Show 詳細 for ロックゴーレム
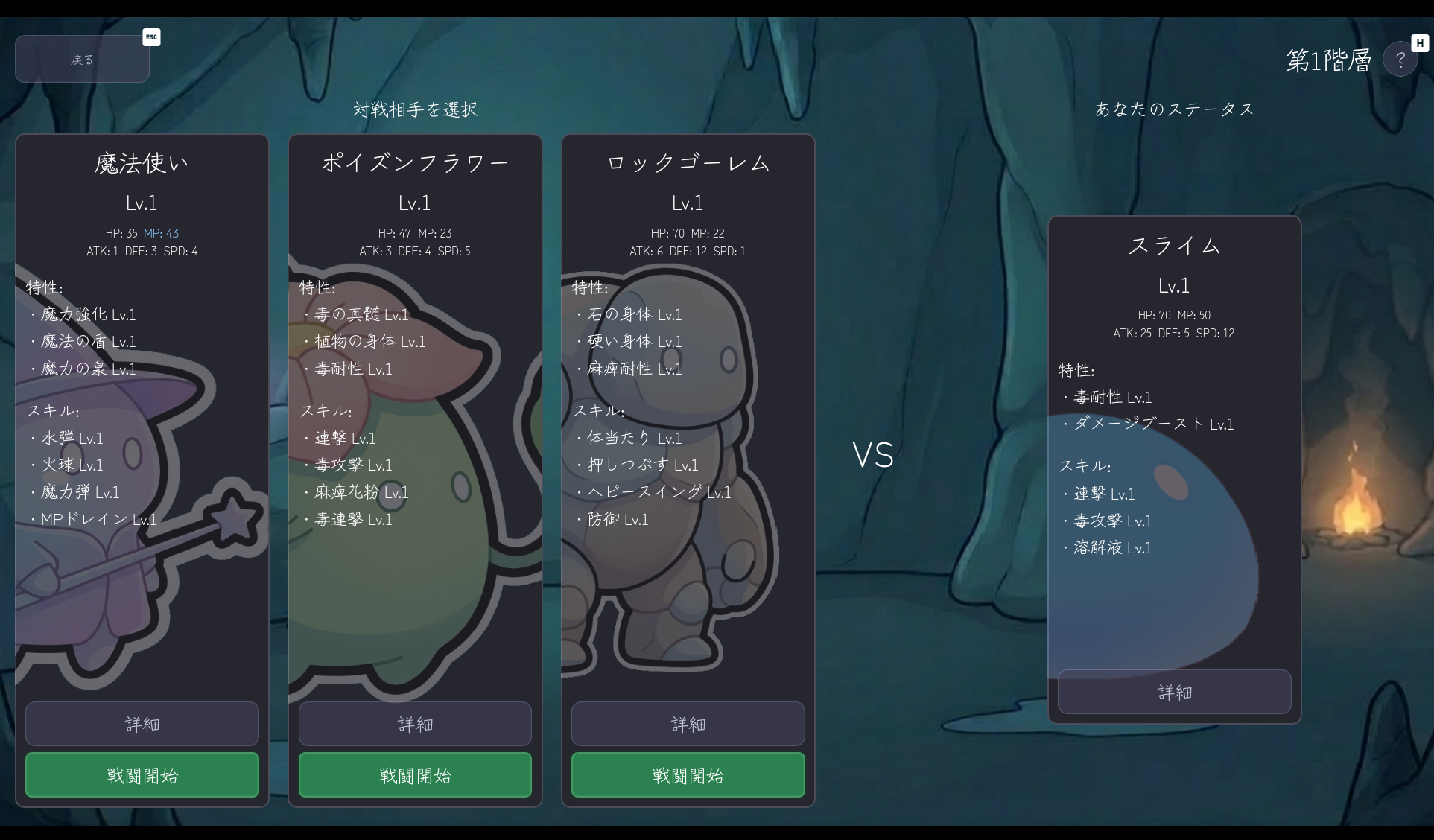The width and height of the screenshot is (1434, 840). pos(688,724)
